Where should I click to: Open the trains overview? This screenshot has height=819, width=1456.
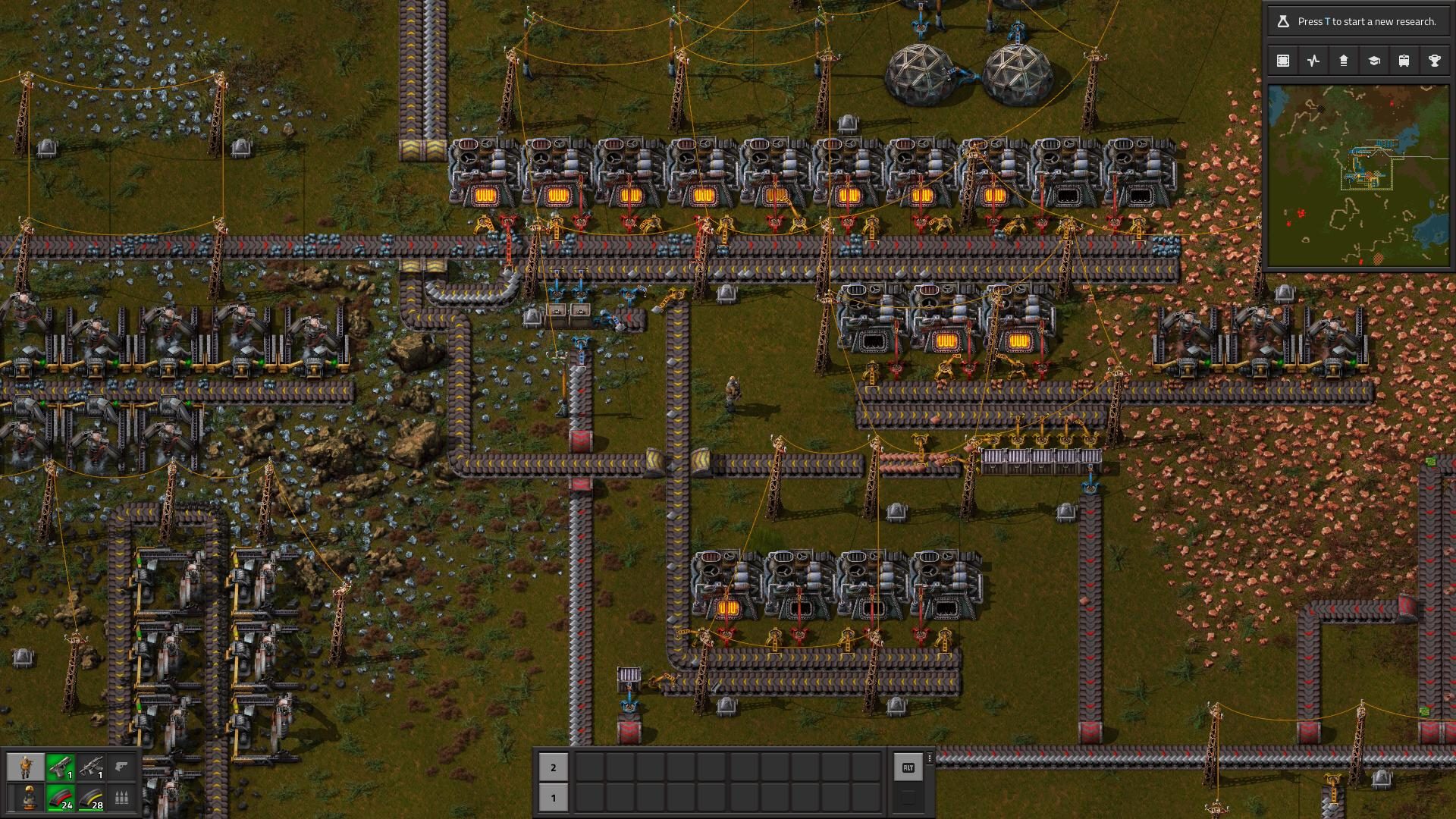pyautogui.click(x=1405, y=60)
